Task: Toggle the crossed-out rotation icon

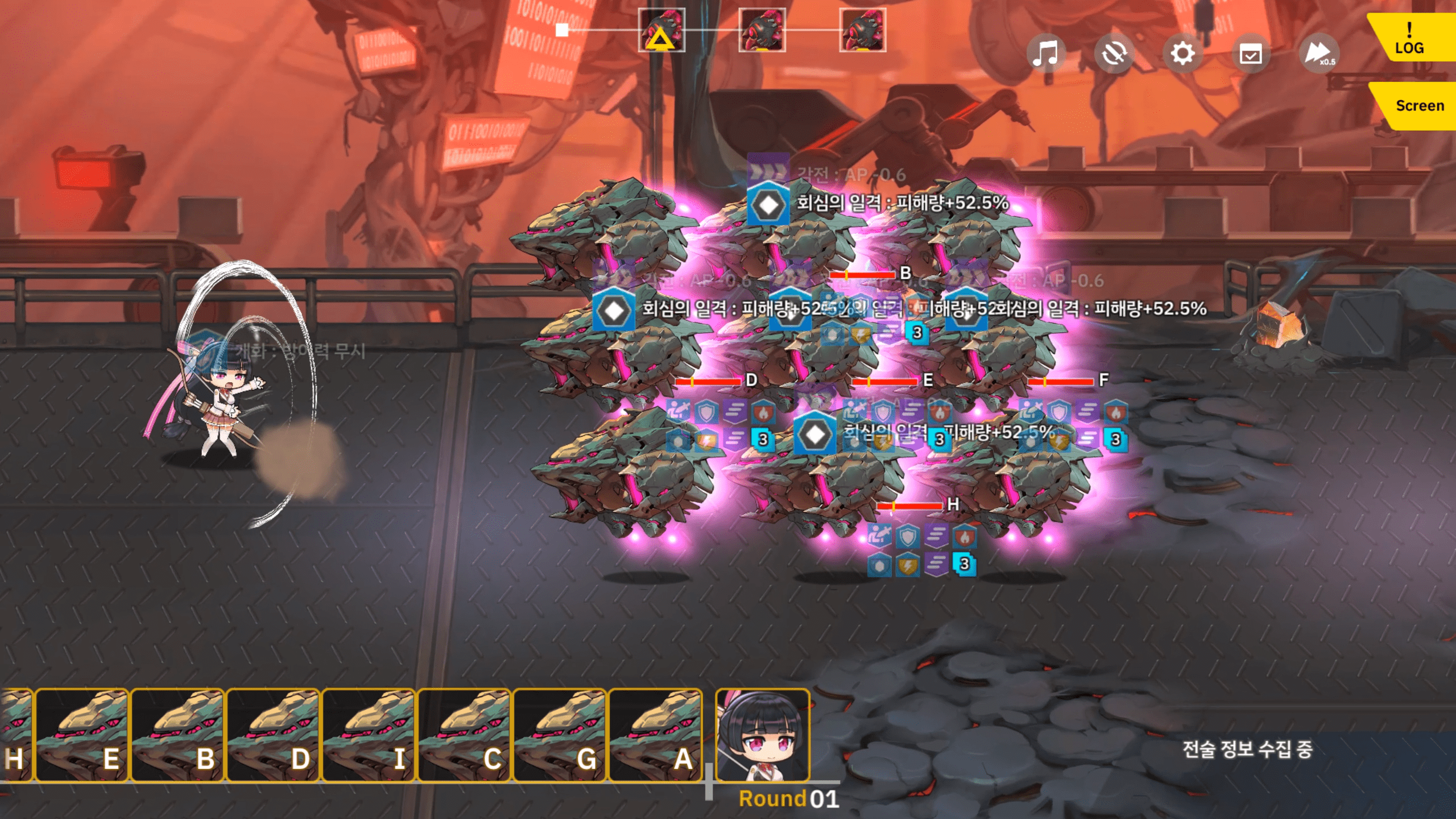Action: pos(1114,54)
